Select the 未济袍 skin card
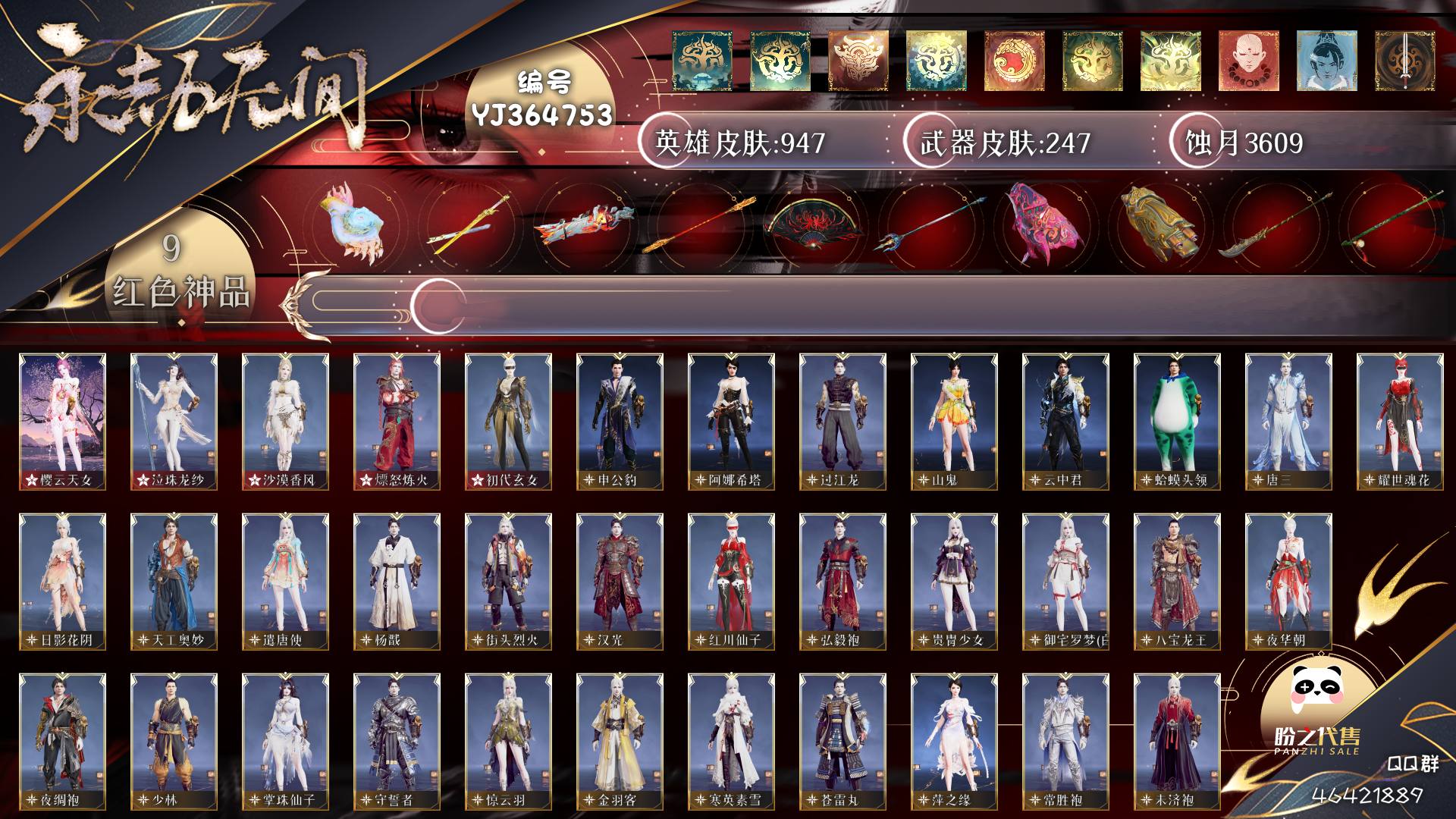Image resolution: width=1456 pixels, height=819 pixels. point(1177,741)
